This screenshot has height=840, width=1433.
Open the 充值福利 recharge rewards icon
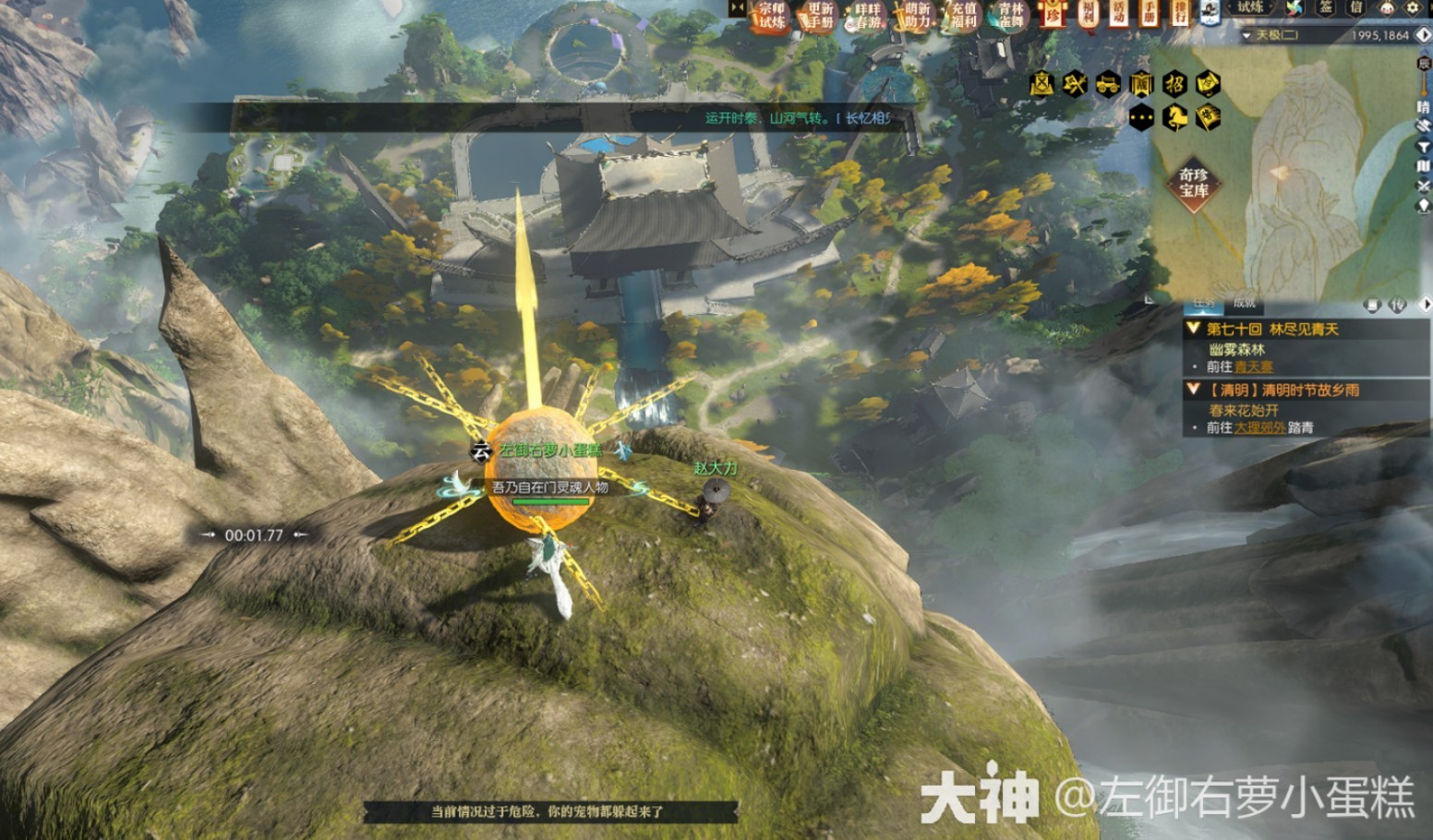coord(963,15)
